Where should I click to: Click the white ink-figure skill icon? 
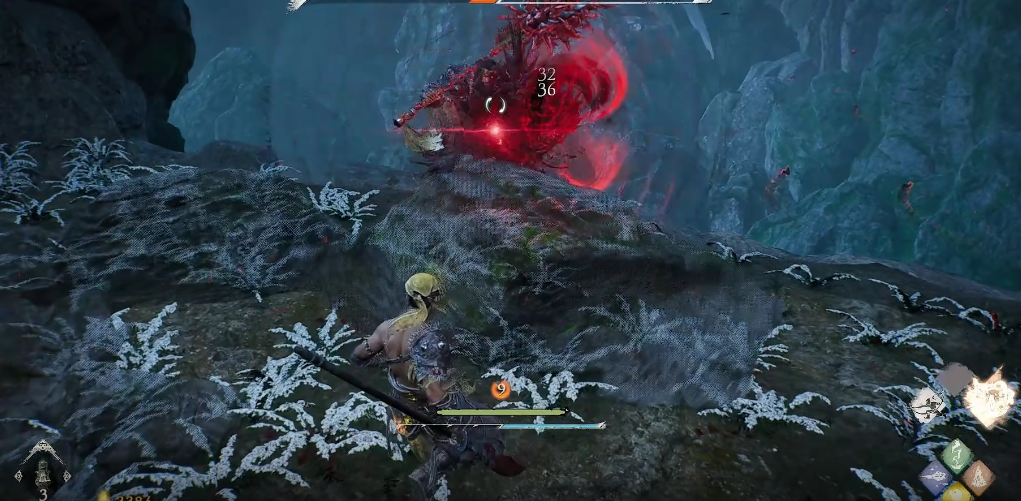click(930, 403)
